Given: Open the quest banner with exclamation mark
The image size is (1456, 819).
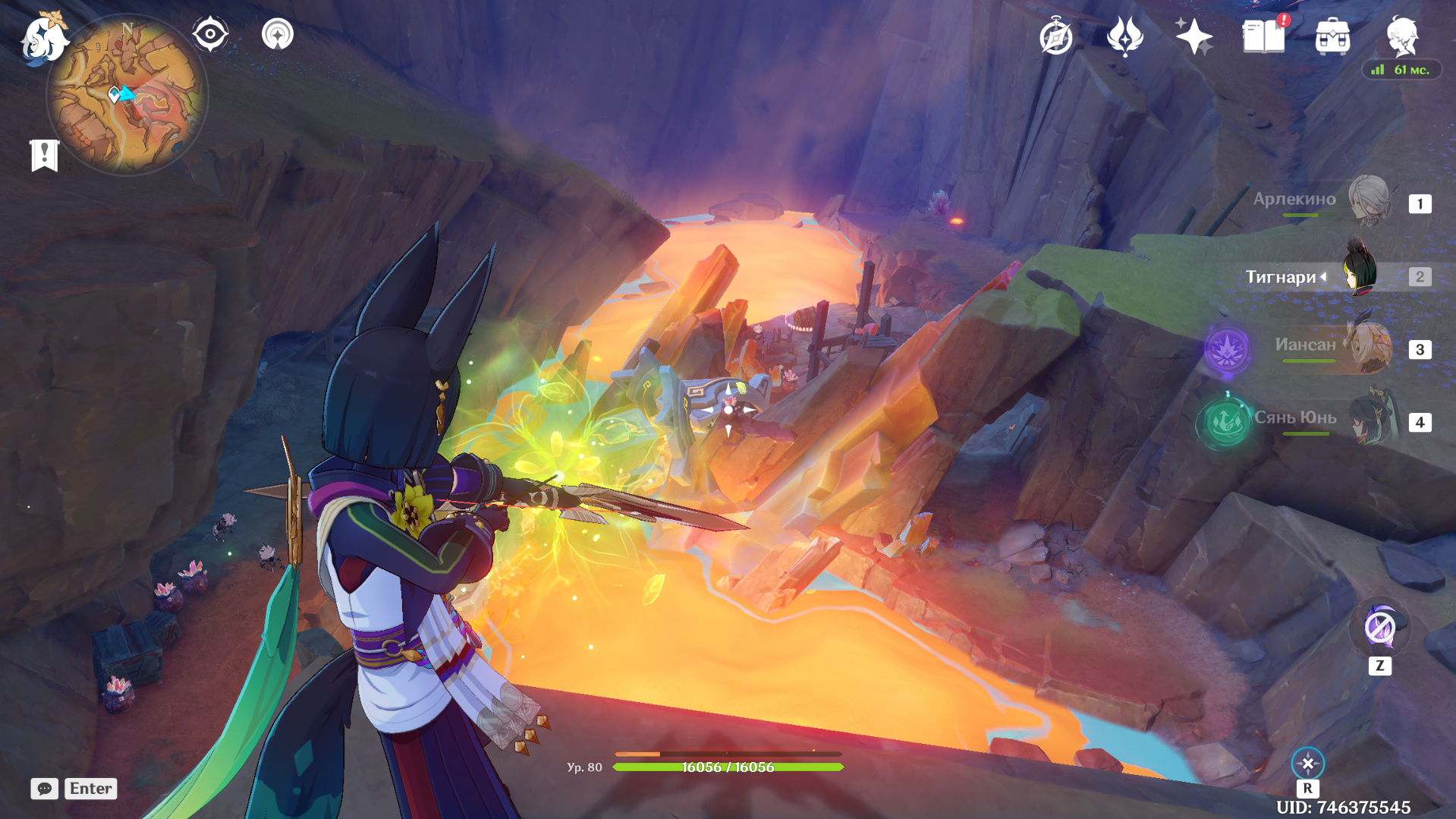Looking at the screenshot, I should [45, 156].
